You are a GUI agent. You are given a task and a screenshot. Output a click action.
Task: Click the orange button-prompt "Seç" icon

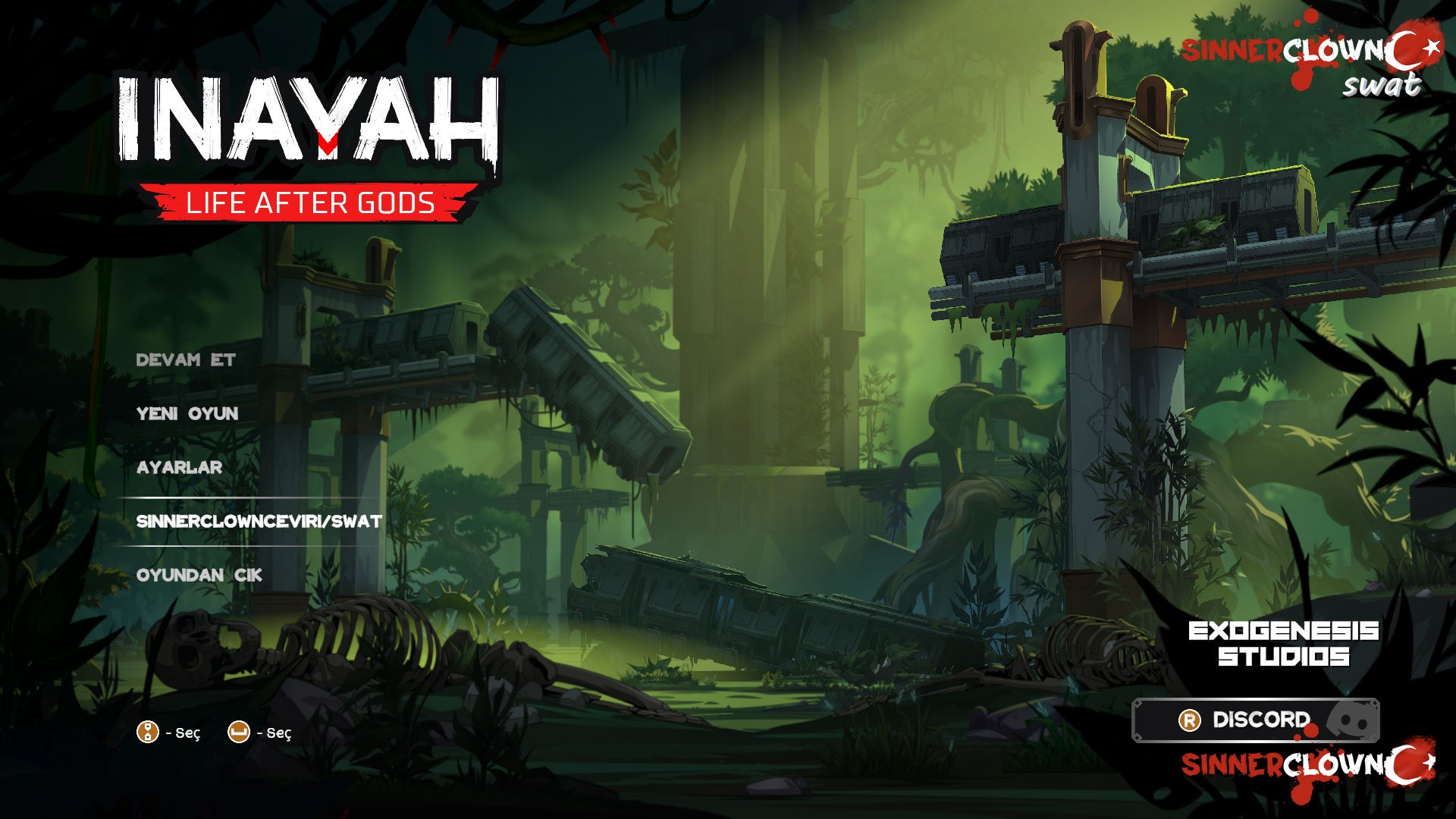[x=240, y=733]
